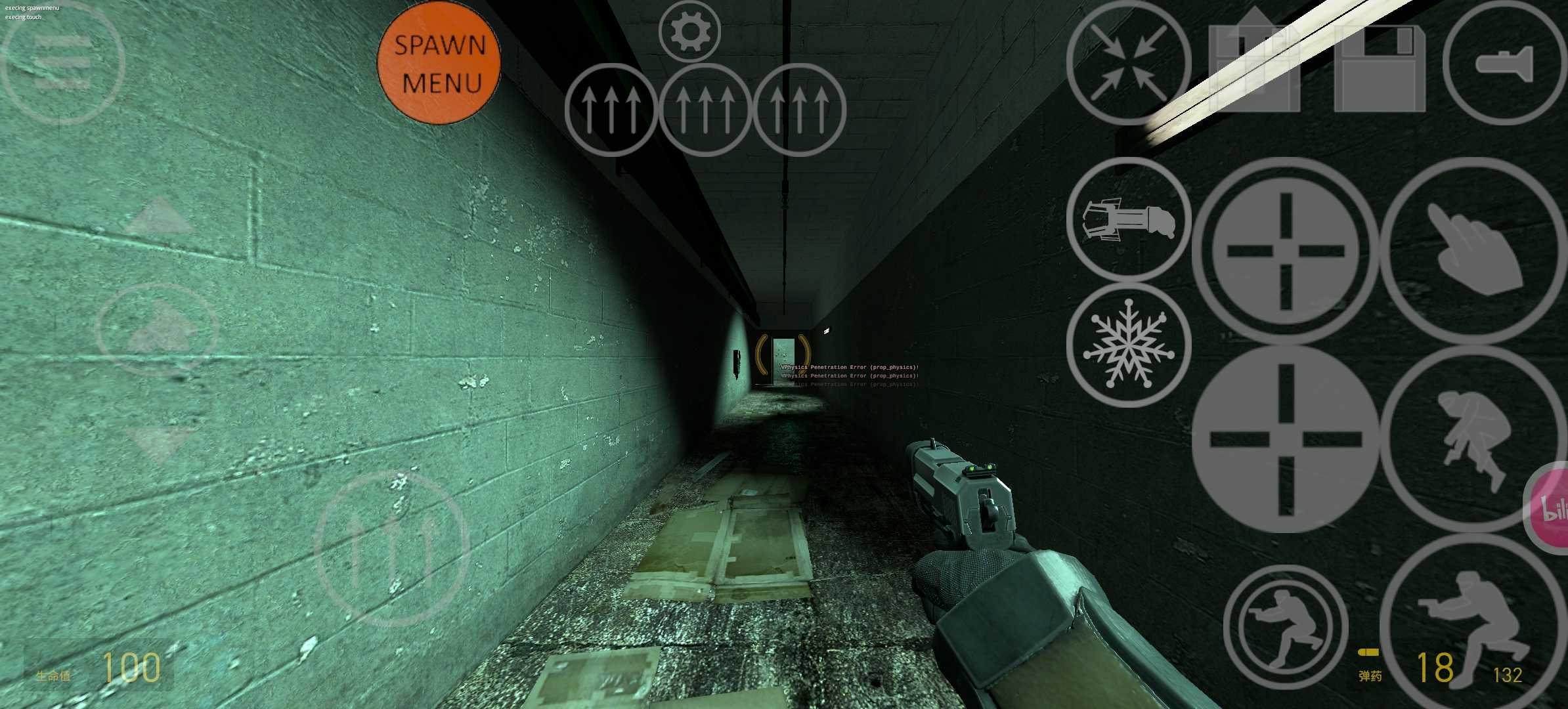Tap the small crouching soldier button
1568x709 pixels.
[x=1285, y=627]
